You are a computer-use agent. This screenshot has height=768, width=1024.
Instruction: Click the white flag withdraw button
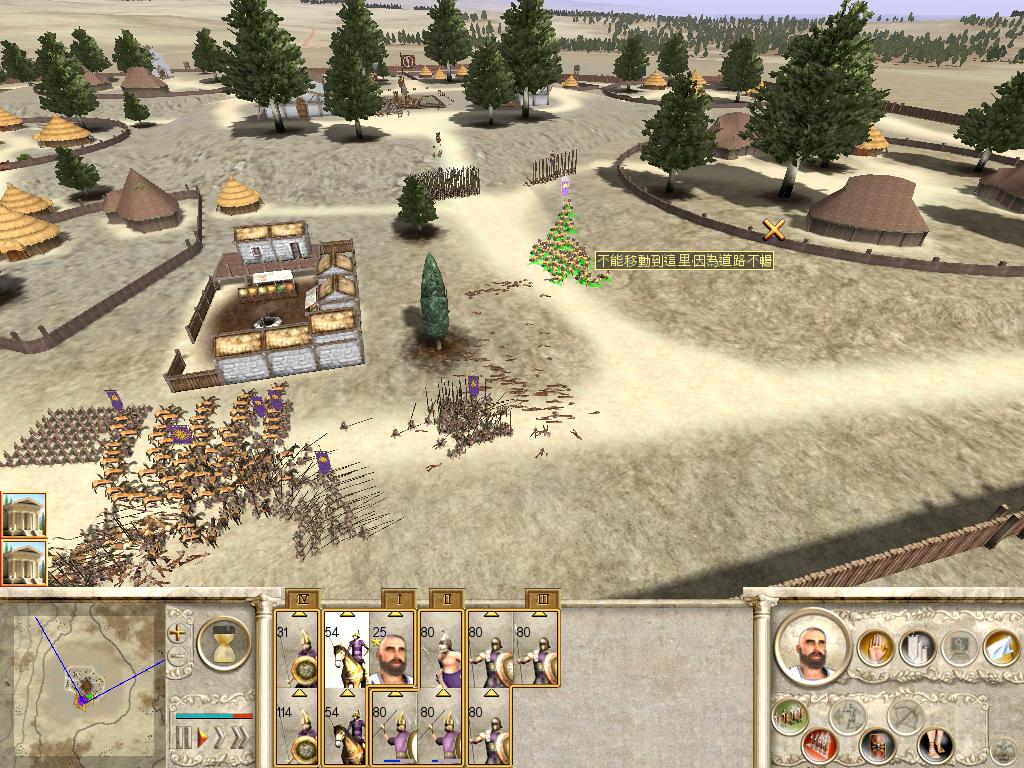pos(1000,647)
